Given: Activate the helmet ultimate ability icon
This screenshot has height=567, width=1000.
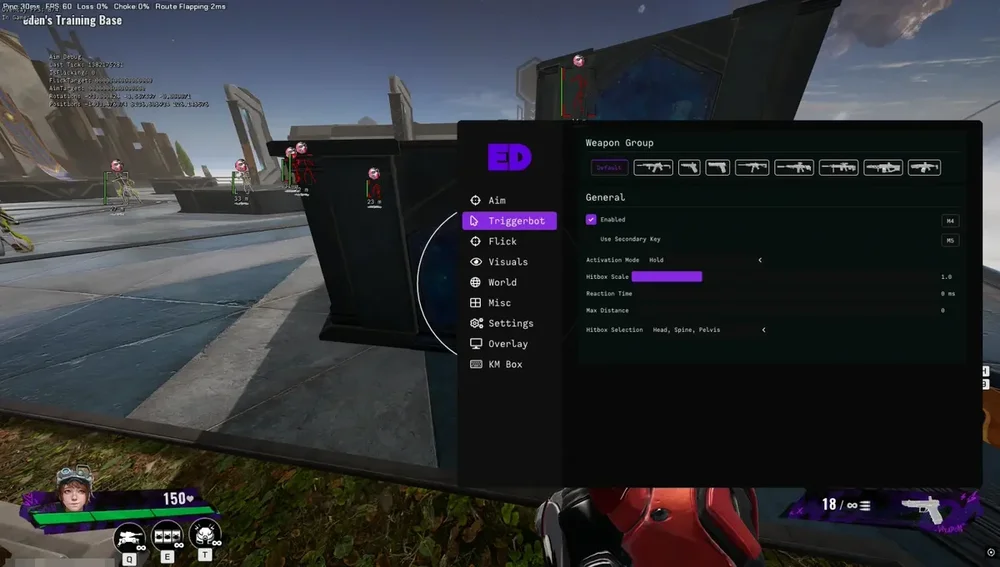Looking at the screenshot, I should 205,534.
